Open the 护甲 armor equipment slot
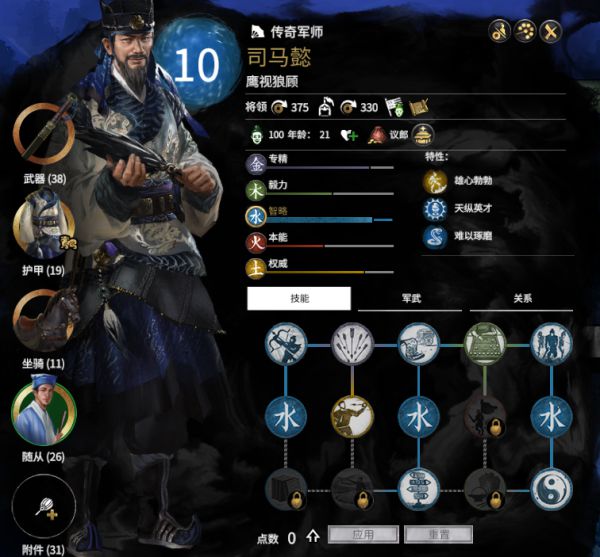The width and height of the screenshot is (600, 557). pos(42,226)
